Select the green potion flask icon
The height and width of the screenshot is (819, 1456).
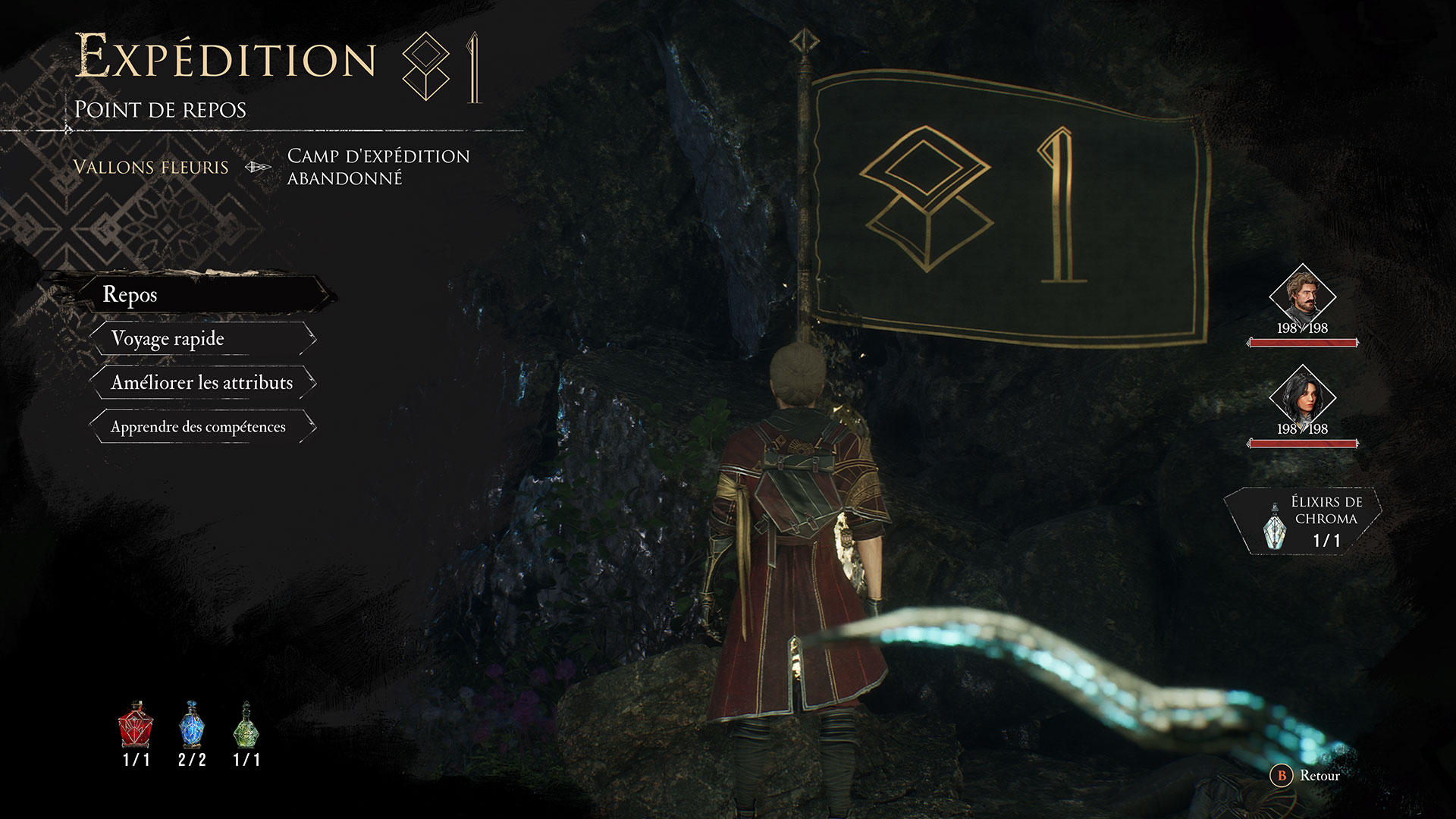(x=246, y=725)
